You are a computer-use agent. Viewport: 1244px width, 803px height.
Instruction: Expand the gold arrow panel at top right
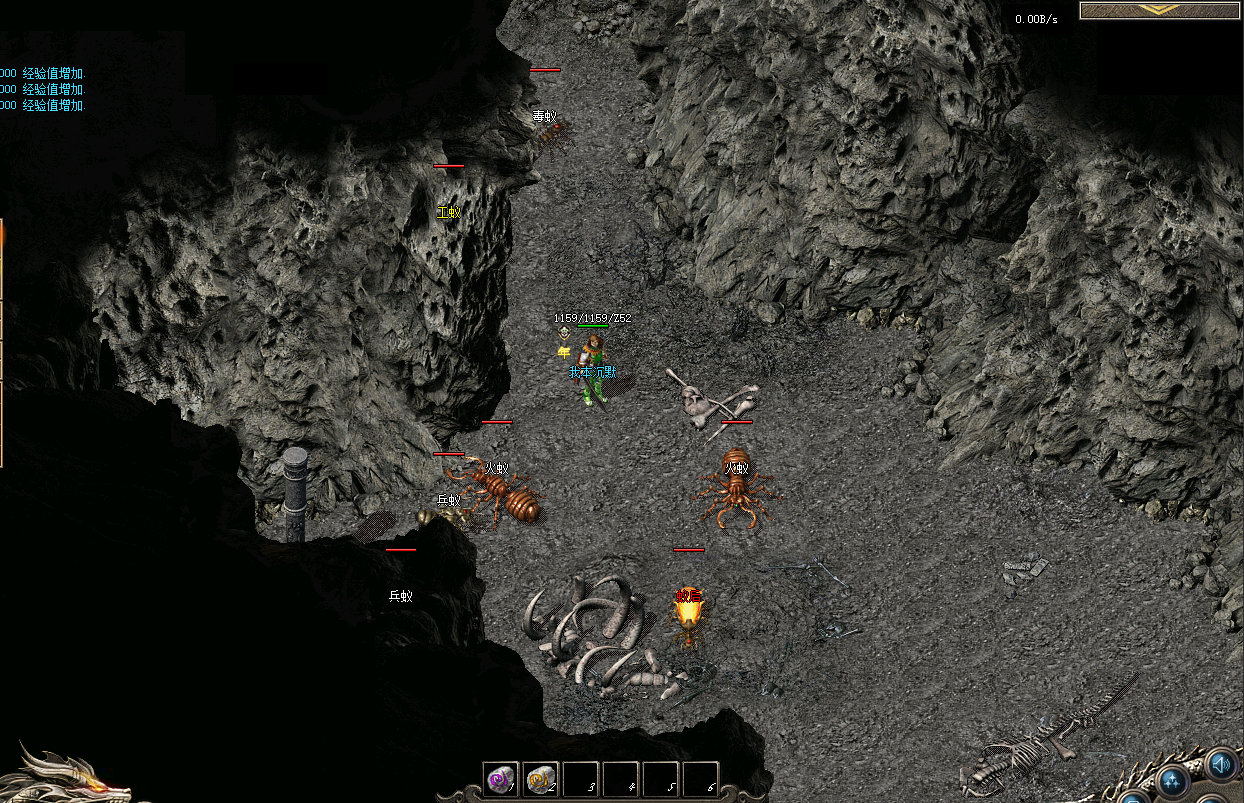point(1161,10)
